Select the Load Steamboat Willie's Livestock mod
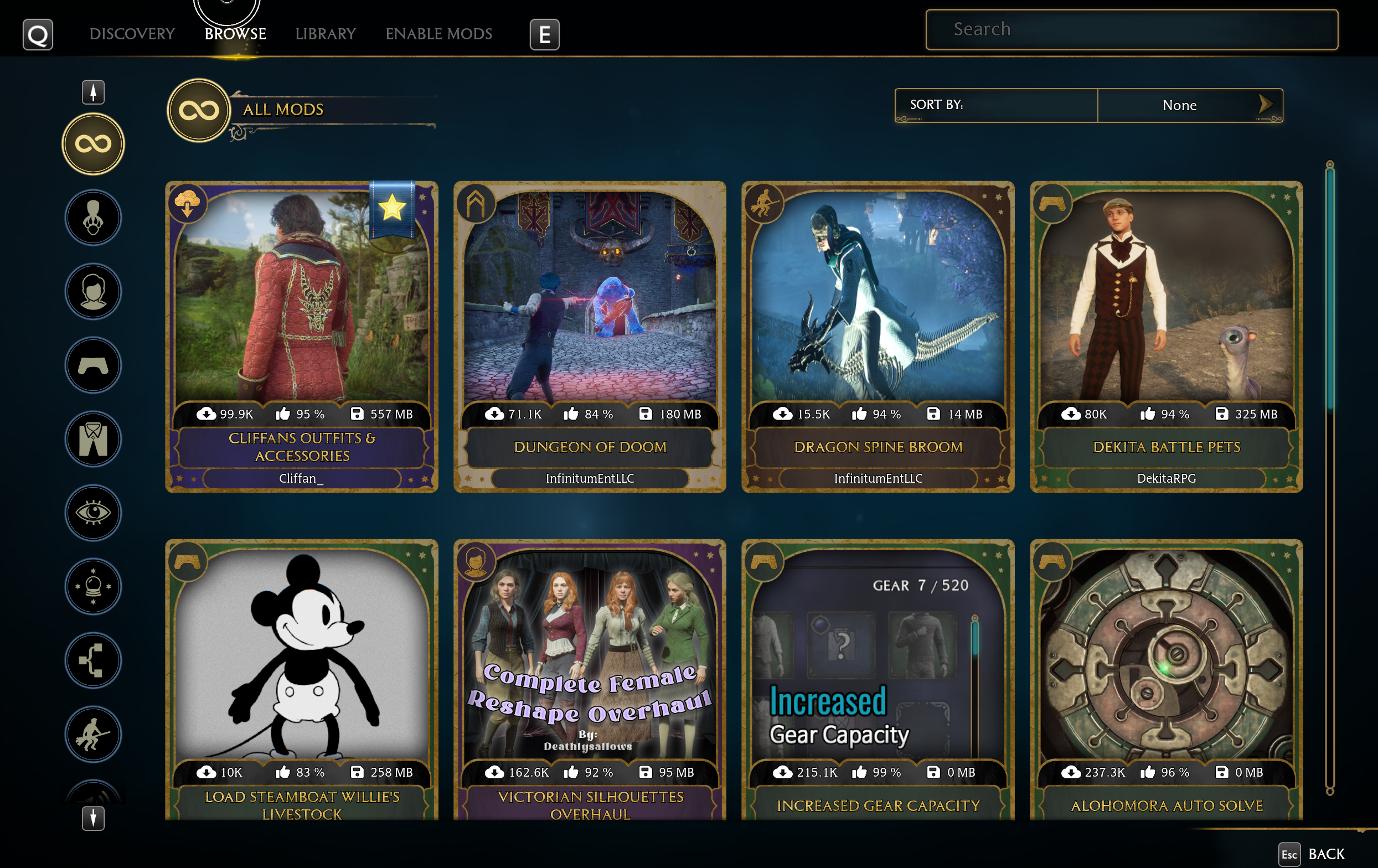The image size is (1378, 868). click(302, 681)
